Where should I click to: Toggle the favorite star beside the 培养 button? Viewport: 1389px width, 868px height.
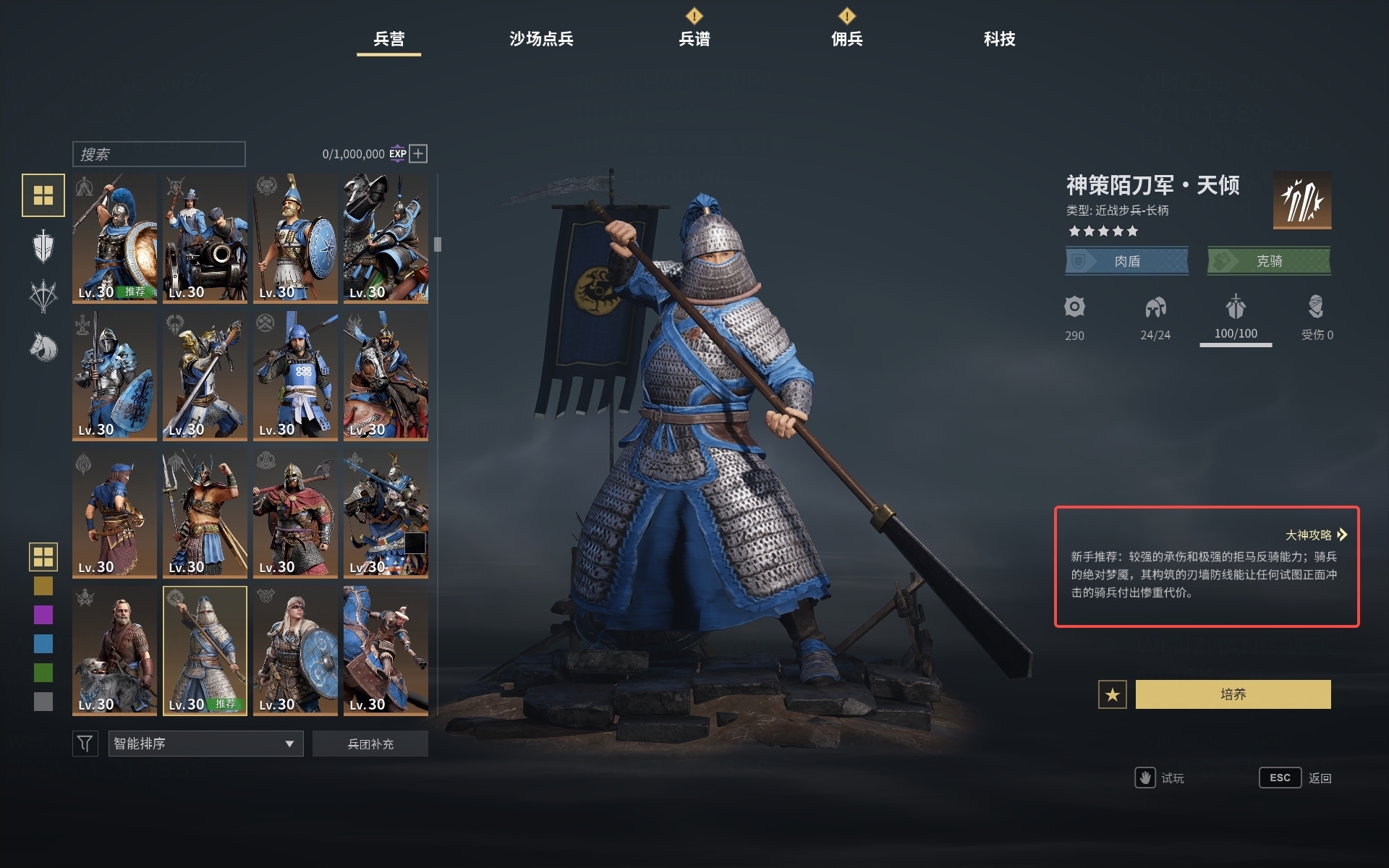tap(1111, 693)
